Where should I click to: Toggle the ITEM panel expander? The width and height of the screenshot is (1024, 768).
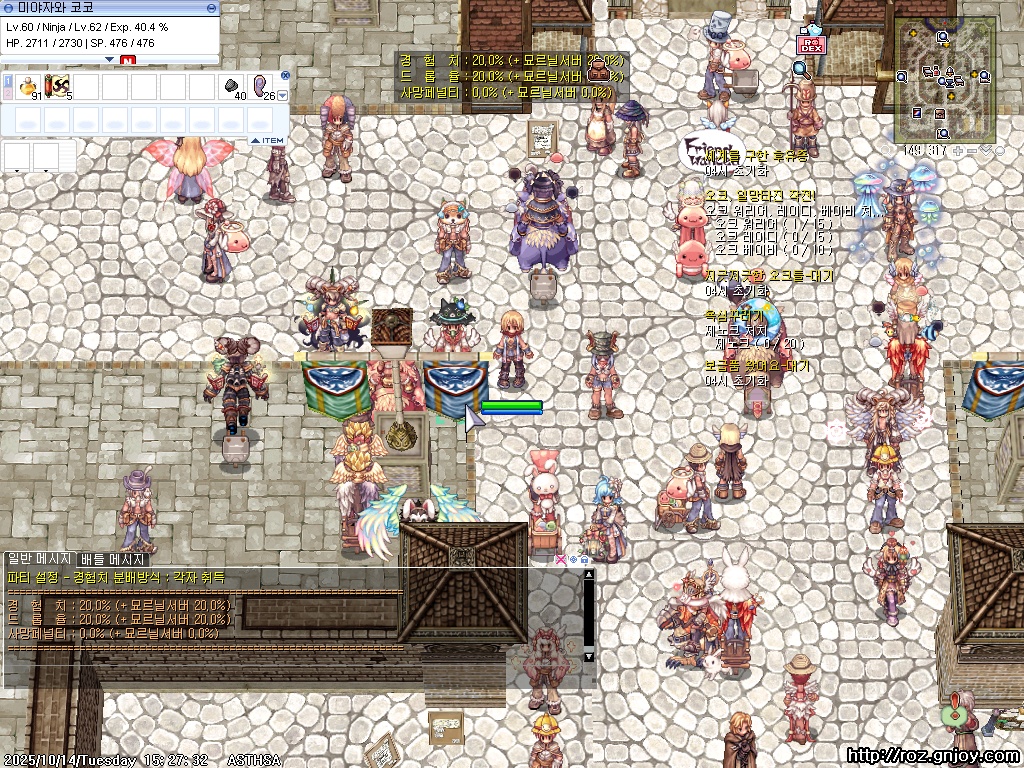(267, 141)
